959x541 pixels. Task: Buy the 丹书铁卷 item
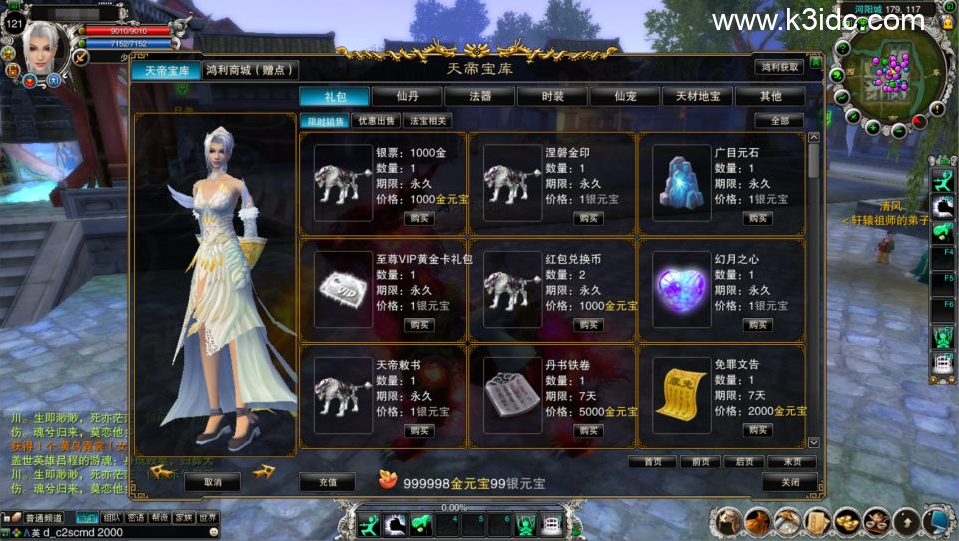(x=589, y=431)
